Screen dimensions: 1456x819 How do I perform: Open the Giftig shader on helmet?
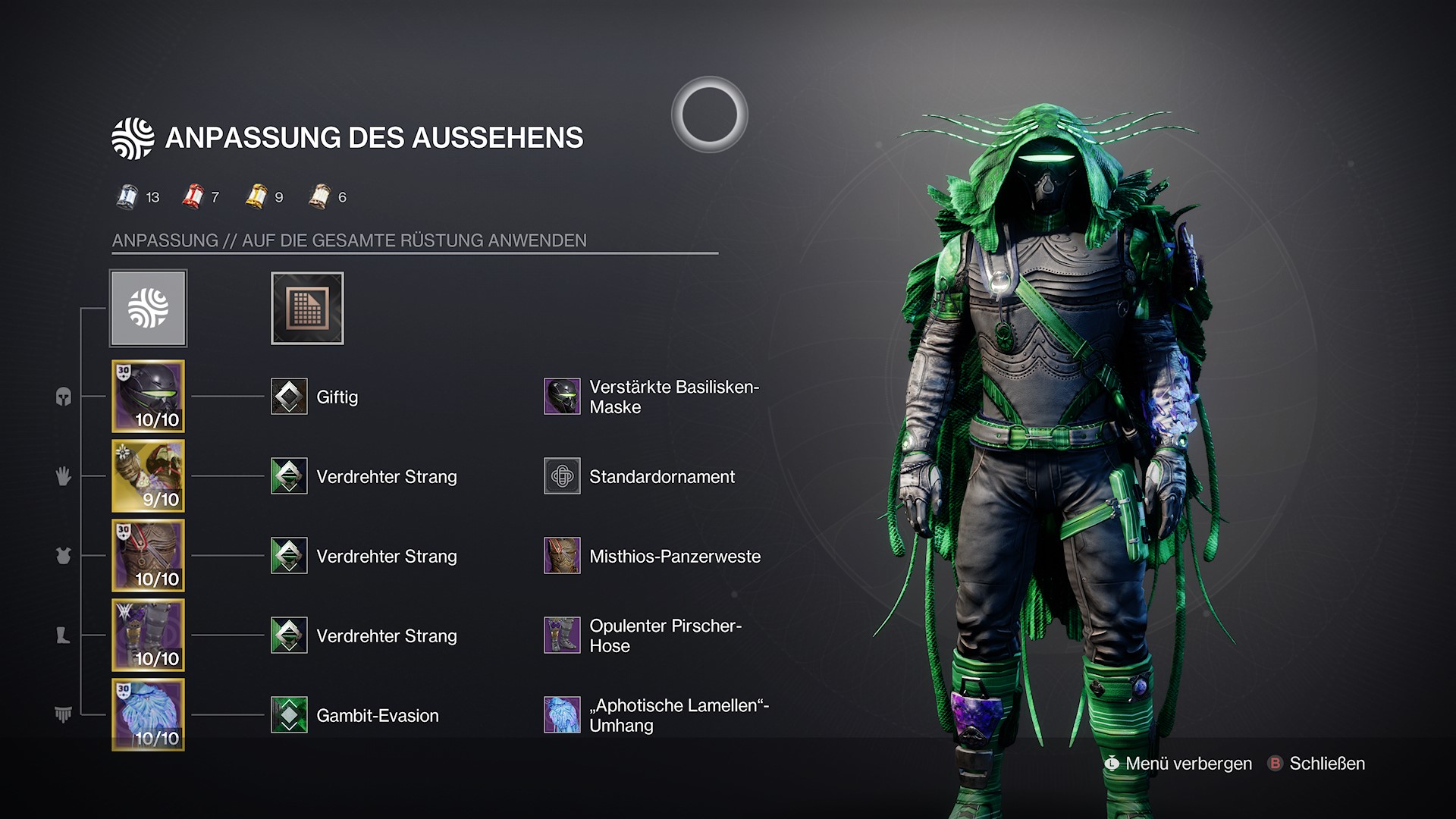289,397
